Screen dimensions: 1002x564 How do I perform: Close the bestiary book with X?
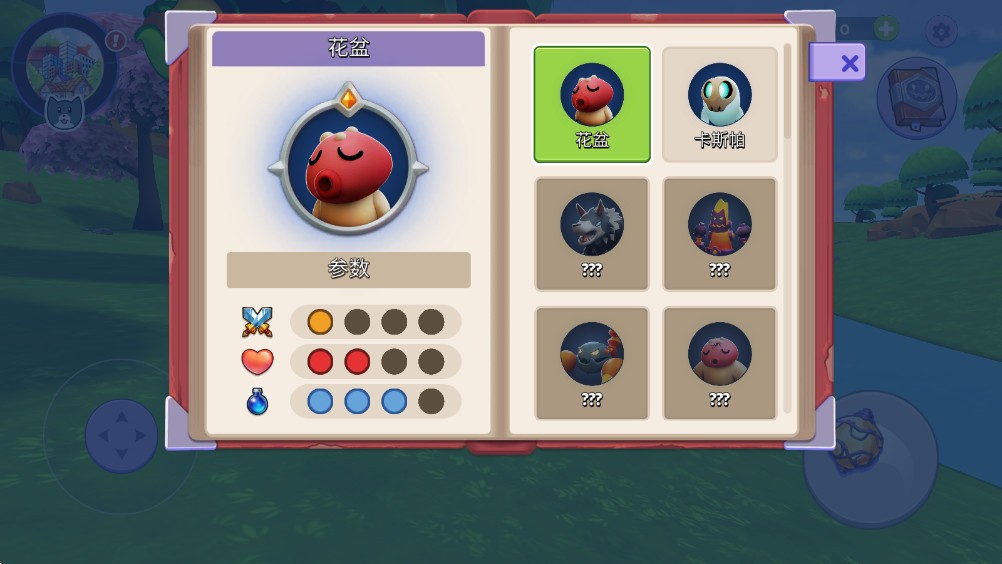pos(848,64)
